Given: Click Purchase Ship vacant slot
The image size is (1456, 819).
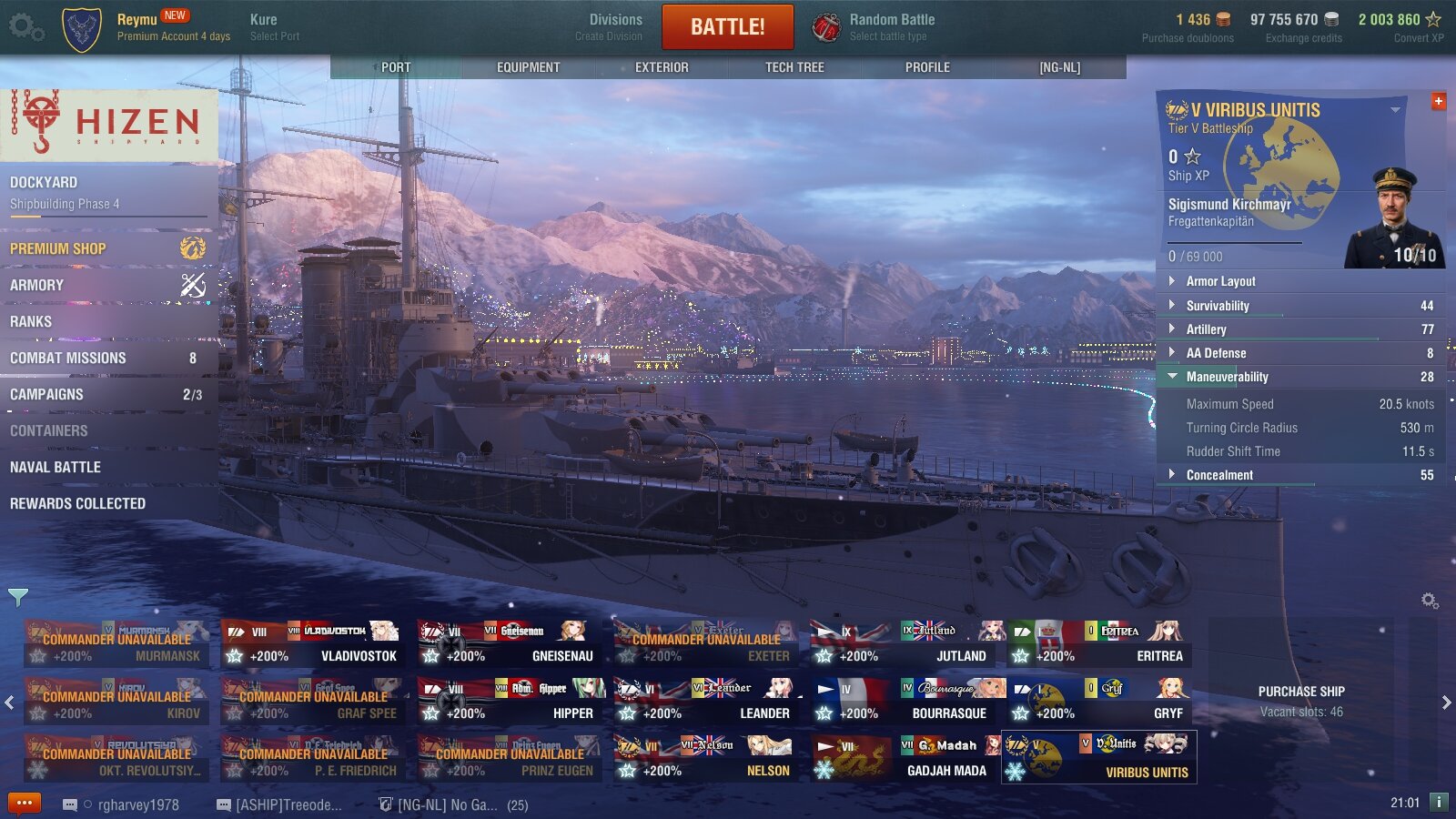Looking at the screenshot, I should (x=1300, y=701).
